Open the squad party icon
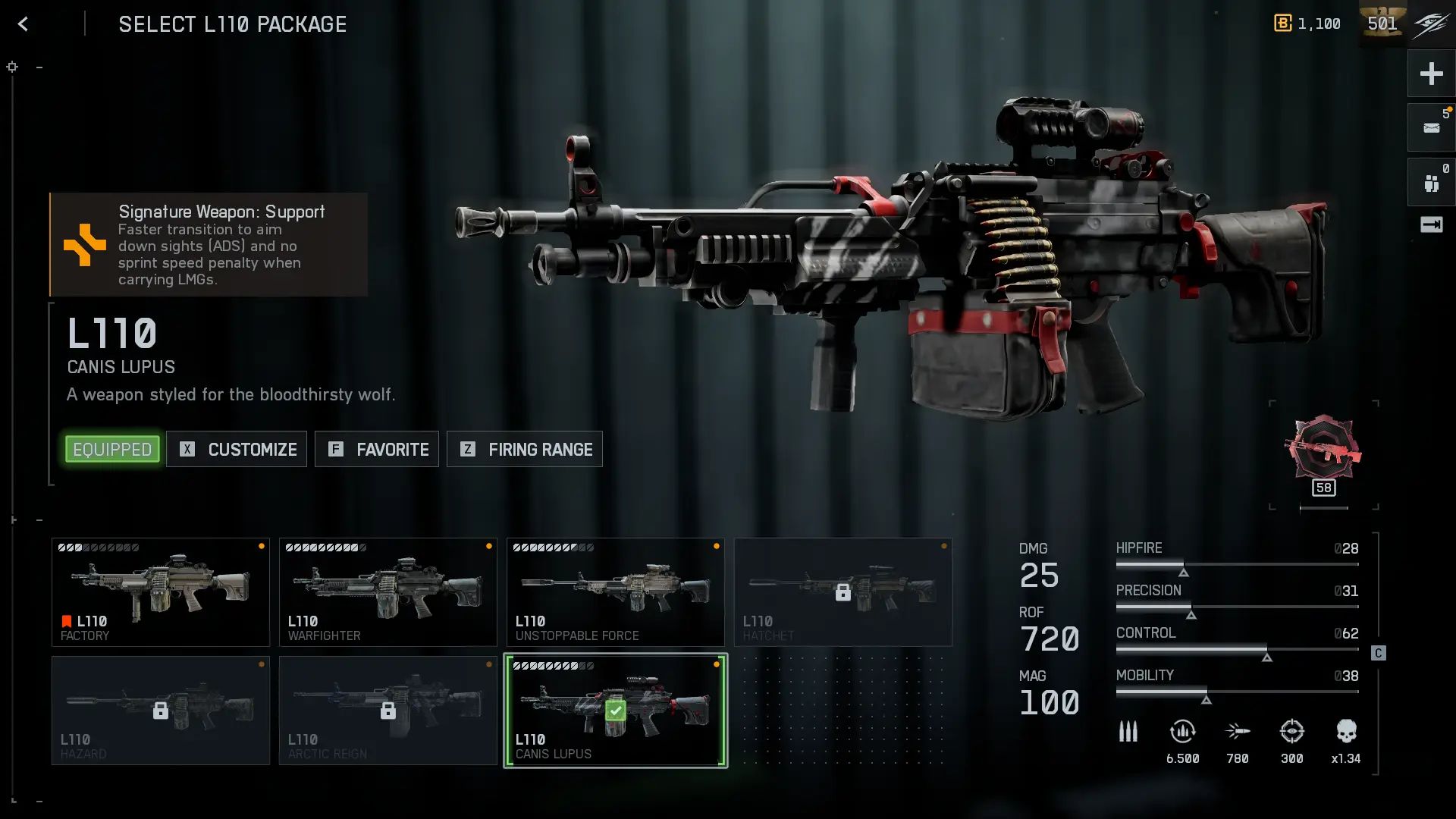 click(1431, 183)
